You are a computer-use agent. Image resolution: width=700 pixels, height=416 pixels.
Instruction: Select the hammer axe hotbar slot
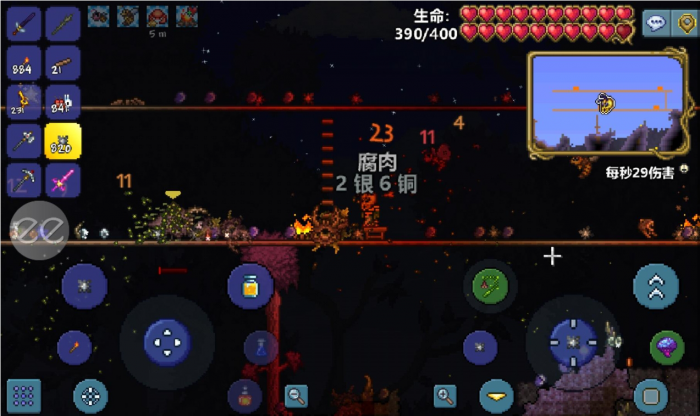click(x=24, y=141)
